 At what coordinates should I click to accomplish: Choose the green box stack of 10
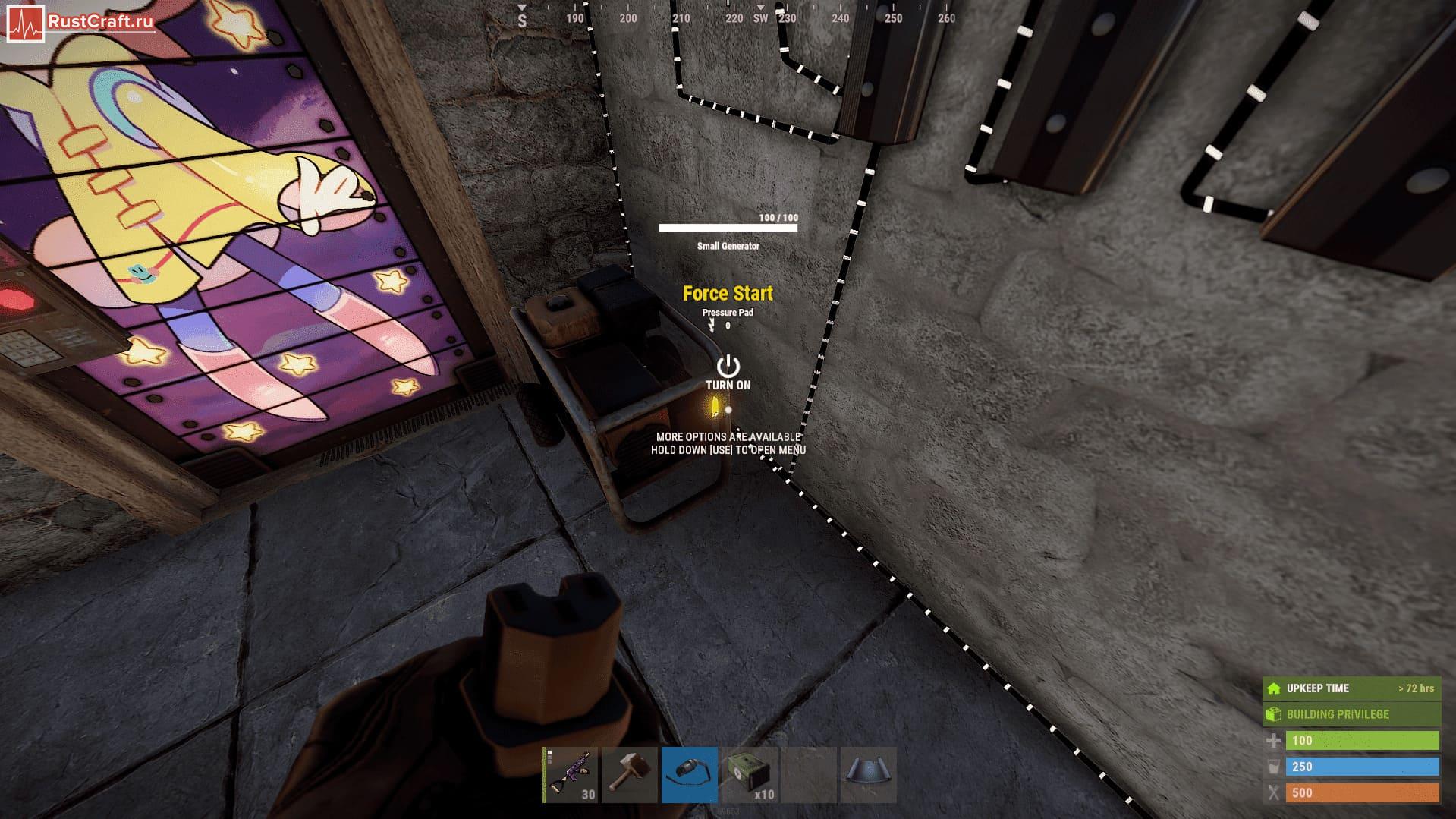pos(749,774)
